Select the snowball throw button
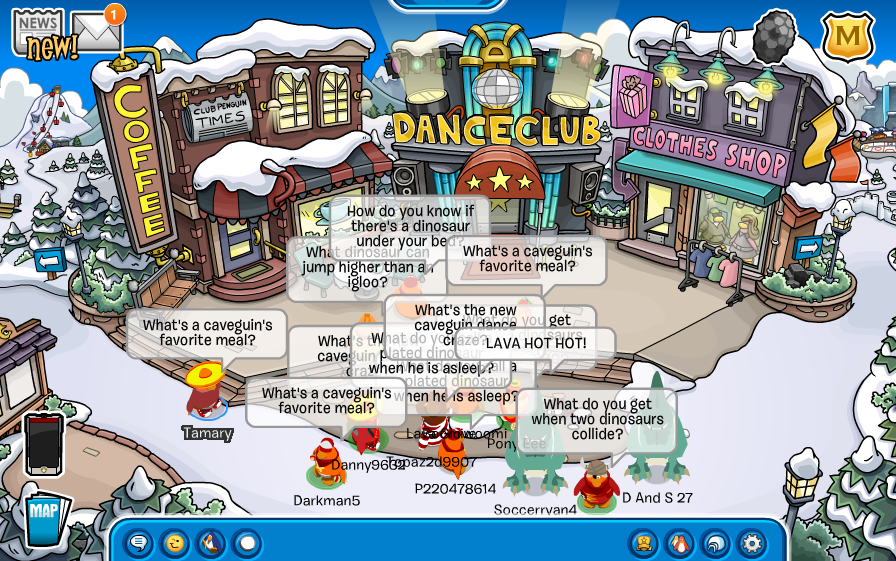 tap(247, 543)
